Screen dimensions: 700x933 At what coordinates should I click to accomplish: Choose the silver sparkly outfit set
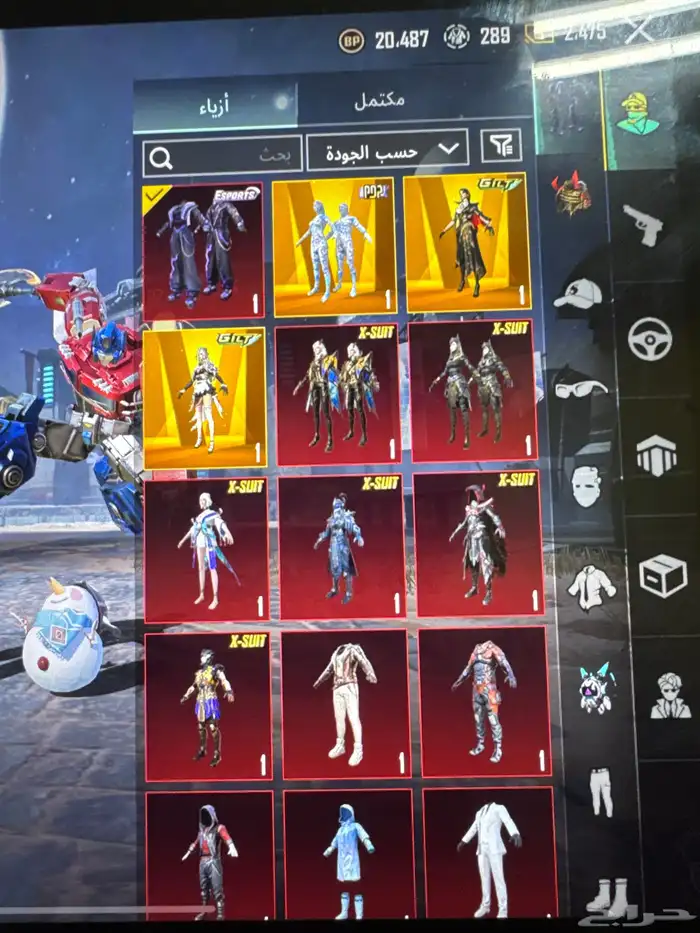tap(334, 247)
